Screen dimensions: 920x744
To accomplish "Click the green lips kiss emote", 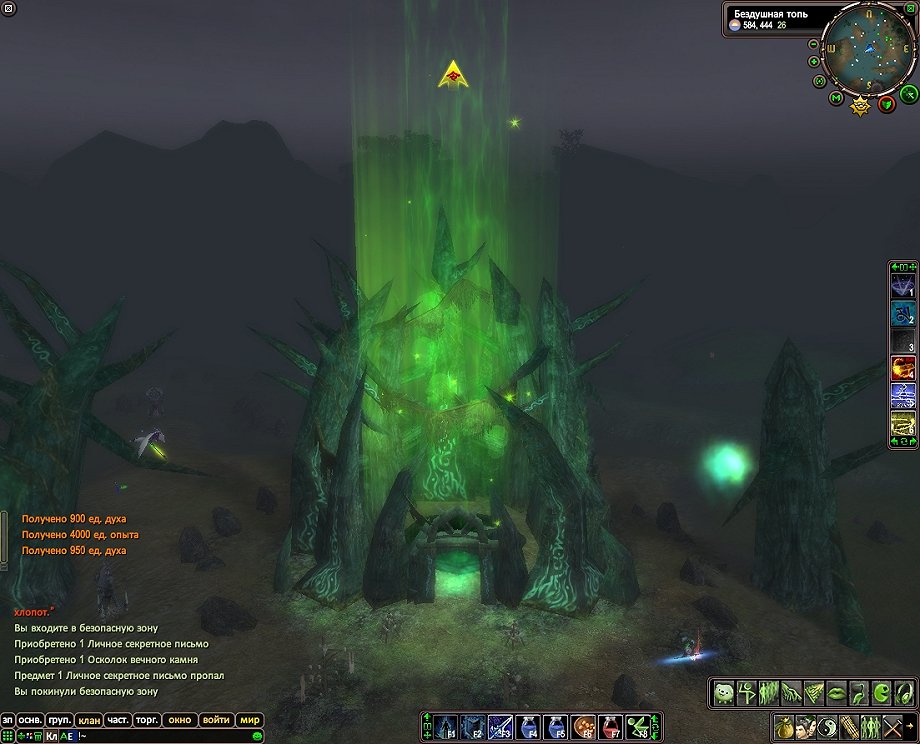I will click(x=838, y=691).
